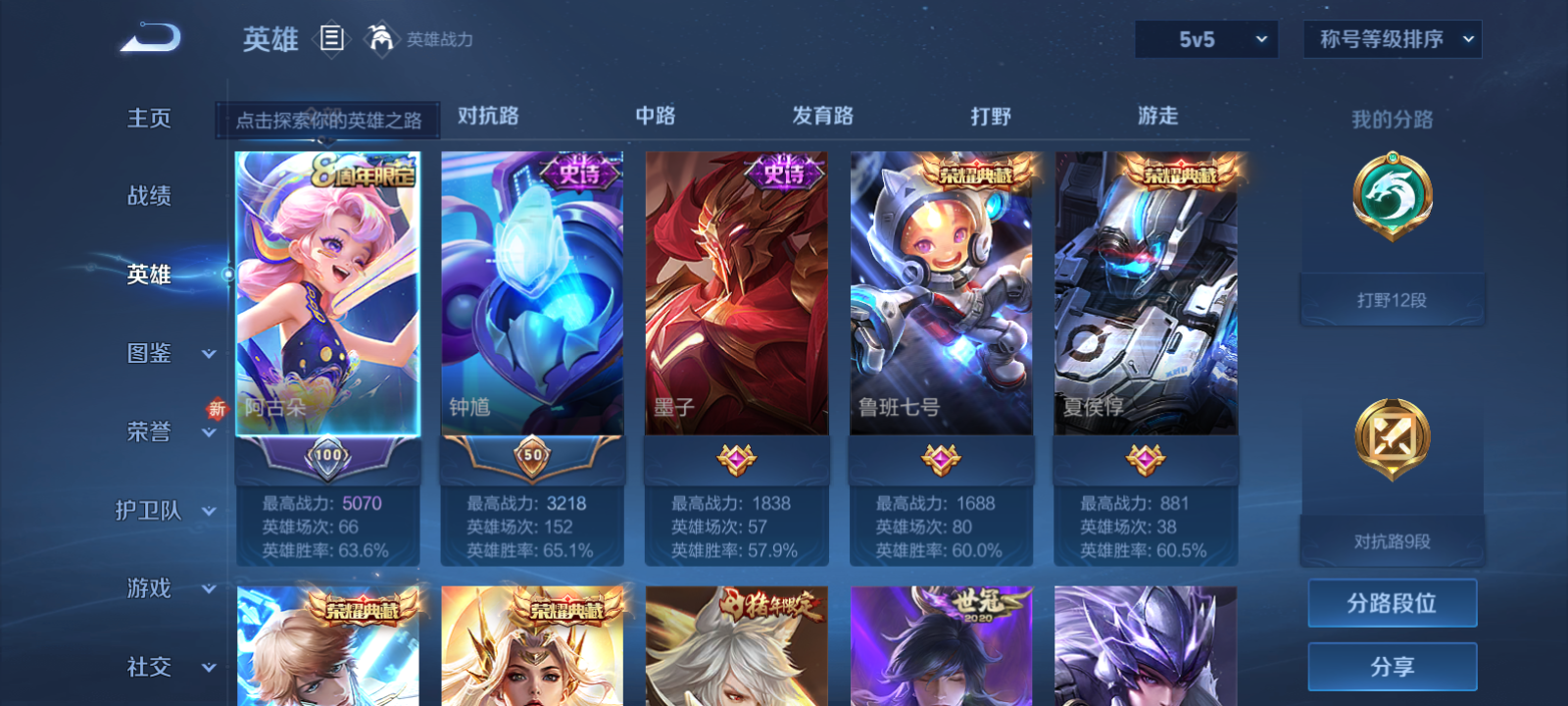Viewport: 1568px width, 706px height.
Task: Tap the level 50 badge on 钟馗's card
Action: [x=531, y=455]
